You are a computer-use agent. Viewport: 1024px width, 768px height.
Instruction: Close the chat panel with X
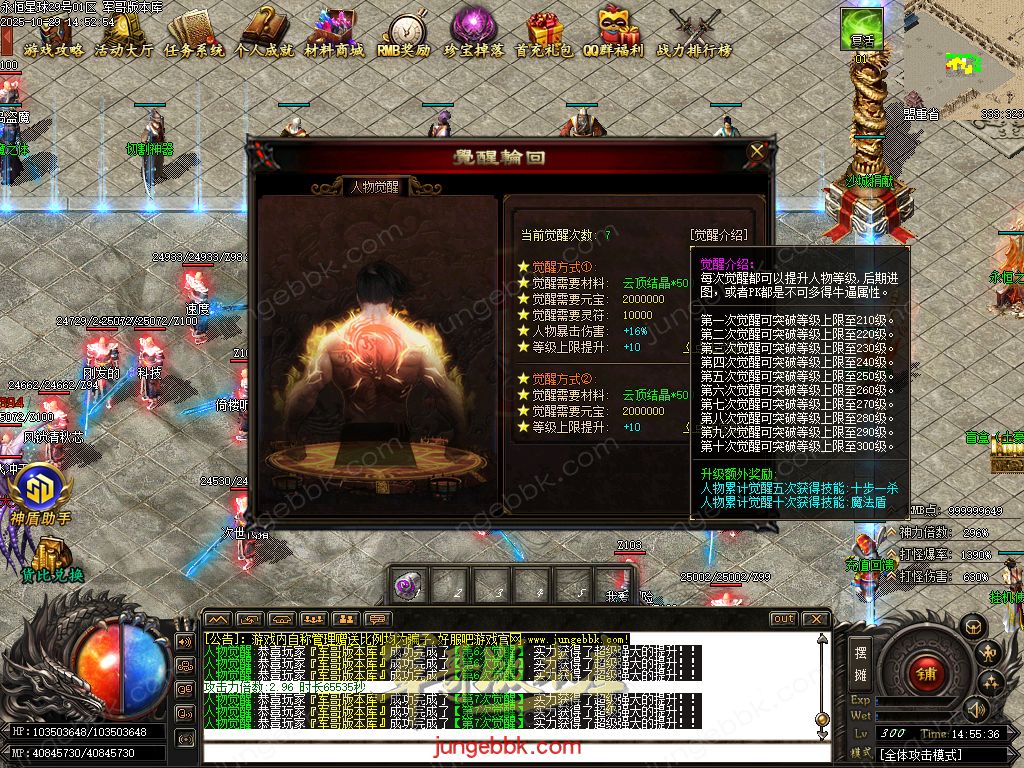[x=816, y=619]
